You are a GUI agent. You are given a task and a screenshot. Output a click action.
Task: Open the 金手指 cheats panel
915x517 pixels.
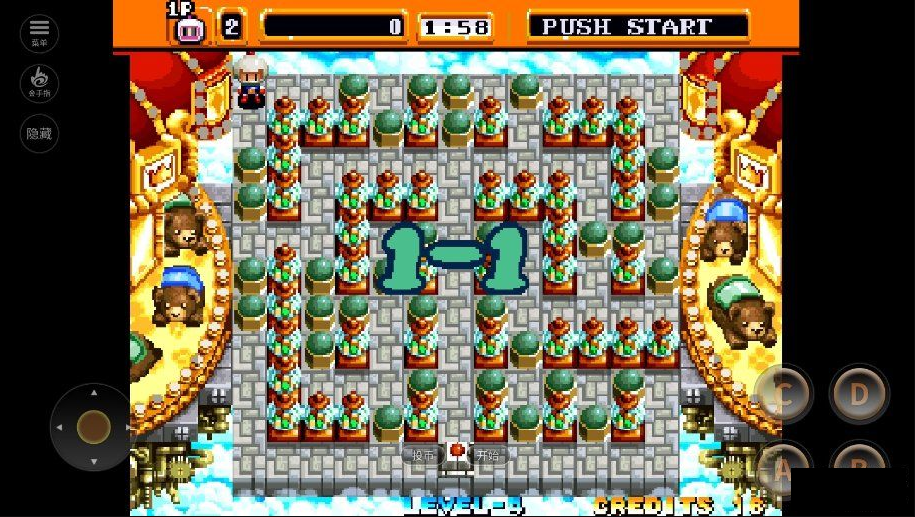click(x=39, y=83)
